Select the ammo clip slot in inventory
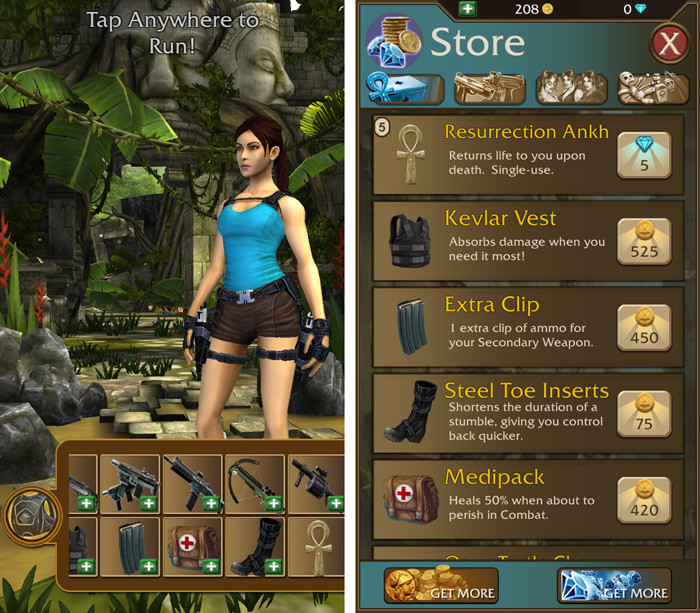 130,547
